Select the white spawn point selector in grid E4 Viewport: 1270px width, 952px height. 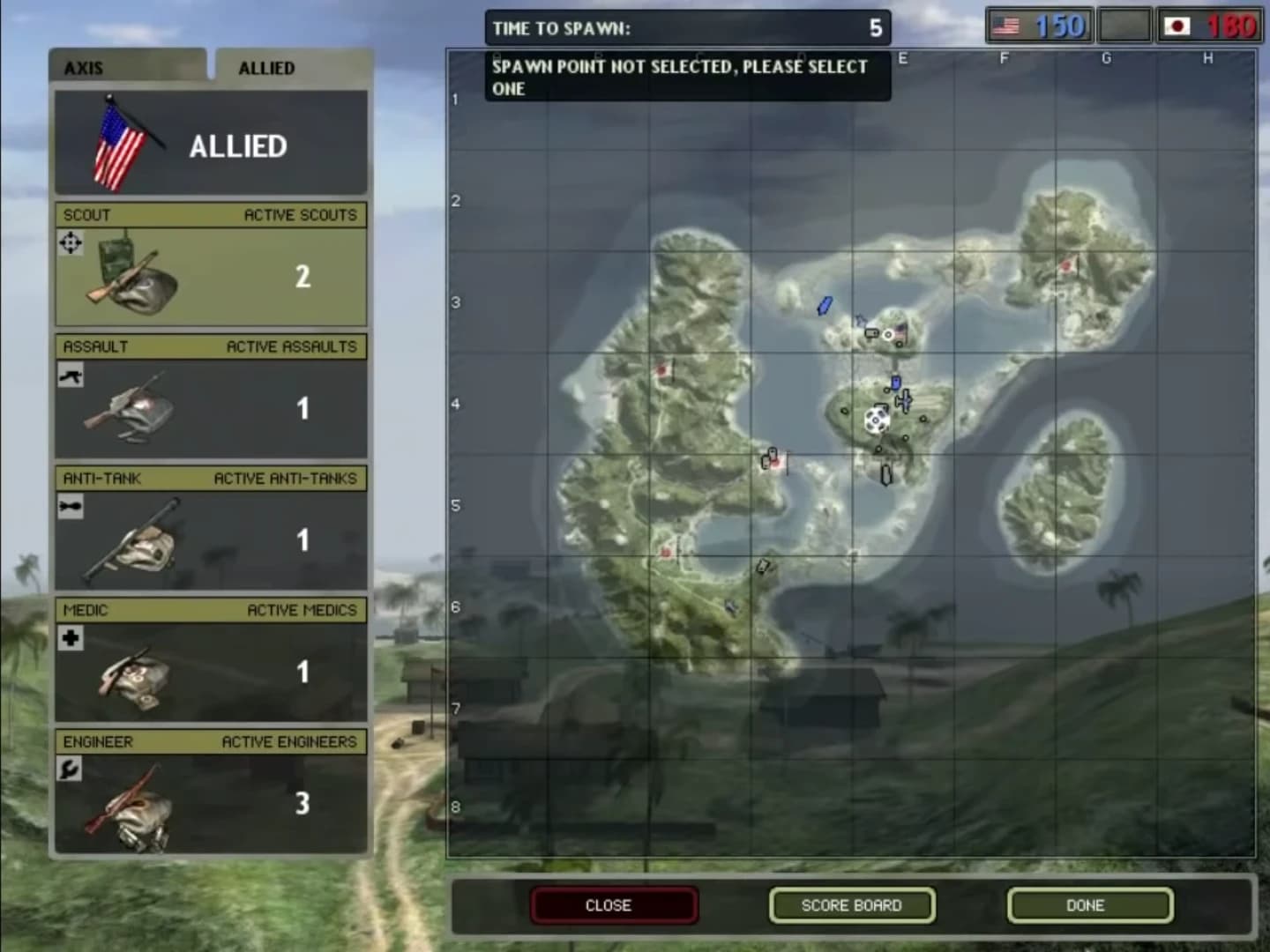(x=876, y=420)
